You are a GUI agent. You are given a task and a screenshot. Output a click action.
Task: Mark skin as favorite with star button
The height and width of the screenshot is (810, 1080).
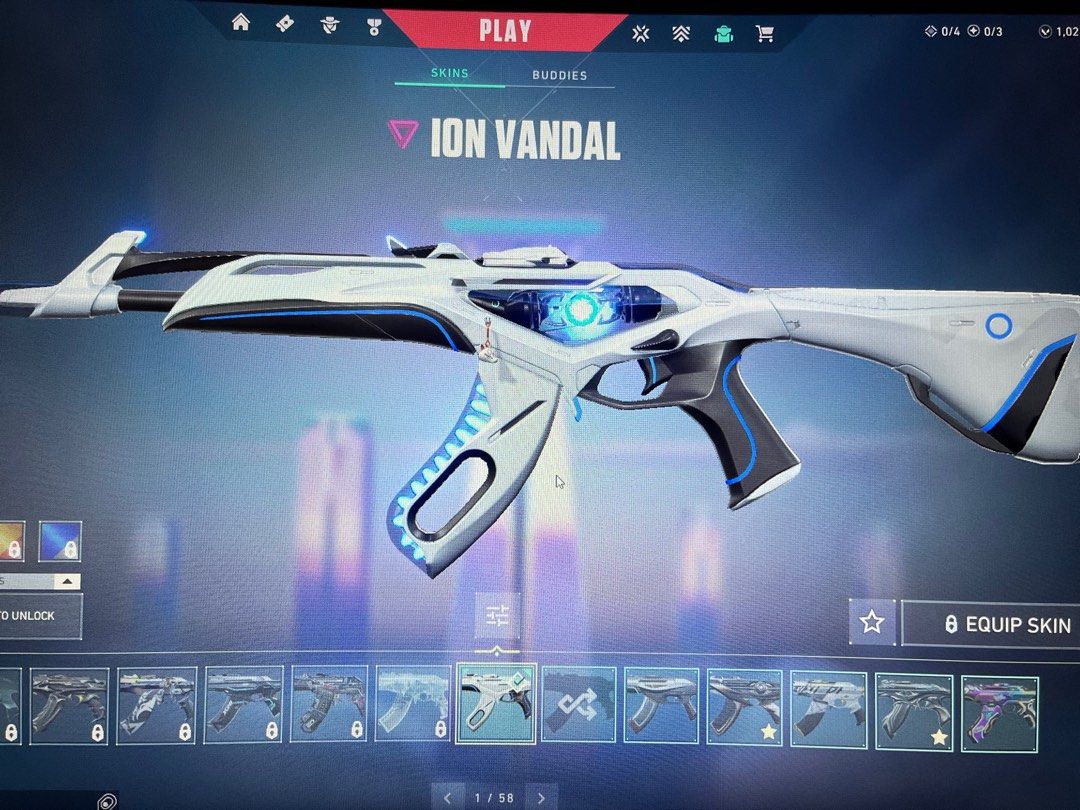[872, 623]
